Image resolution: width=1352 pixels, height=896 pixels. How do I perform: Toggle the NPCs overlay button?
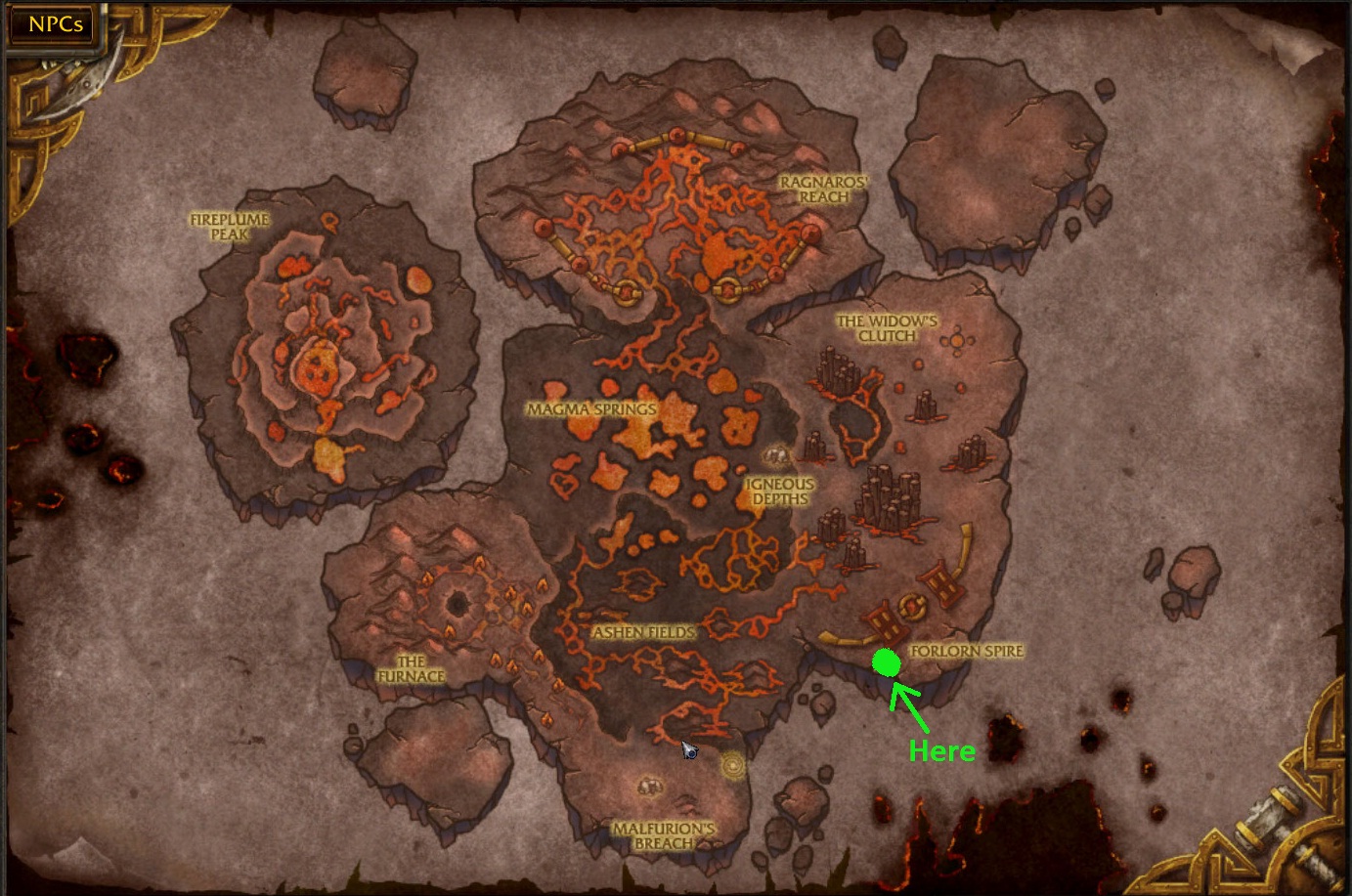(x=51, y=23)
